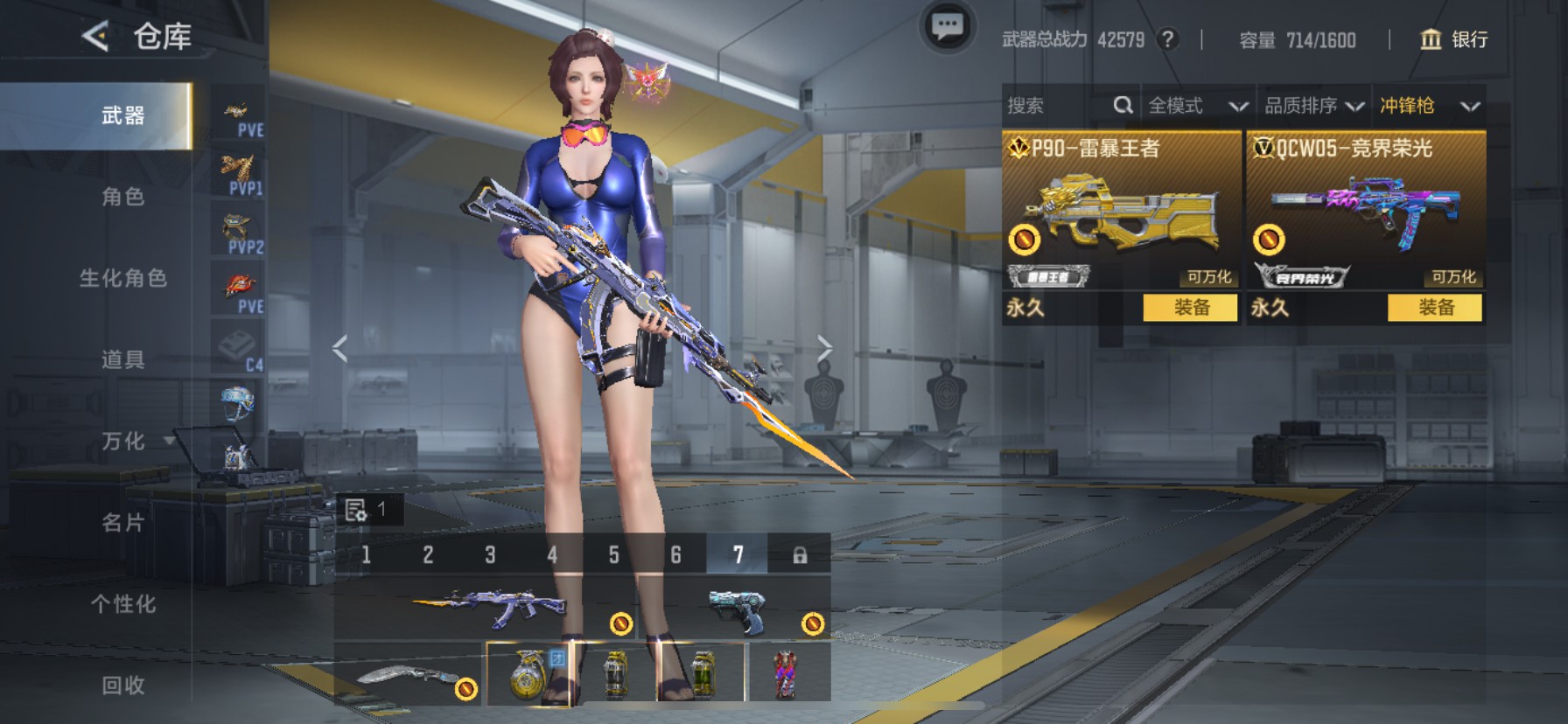1568x724 pixels.
Task: Open the 回收 section
Action: coord(122,686)
